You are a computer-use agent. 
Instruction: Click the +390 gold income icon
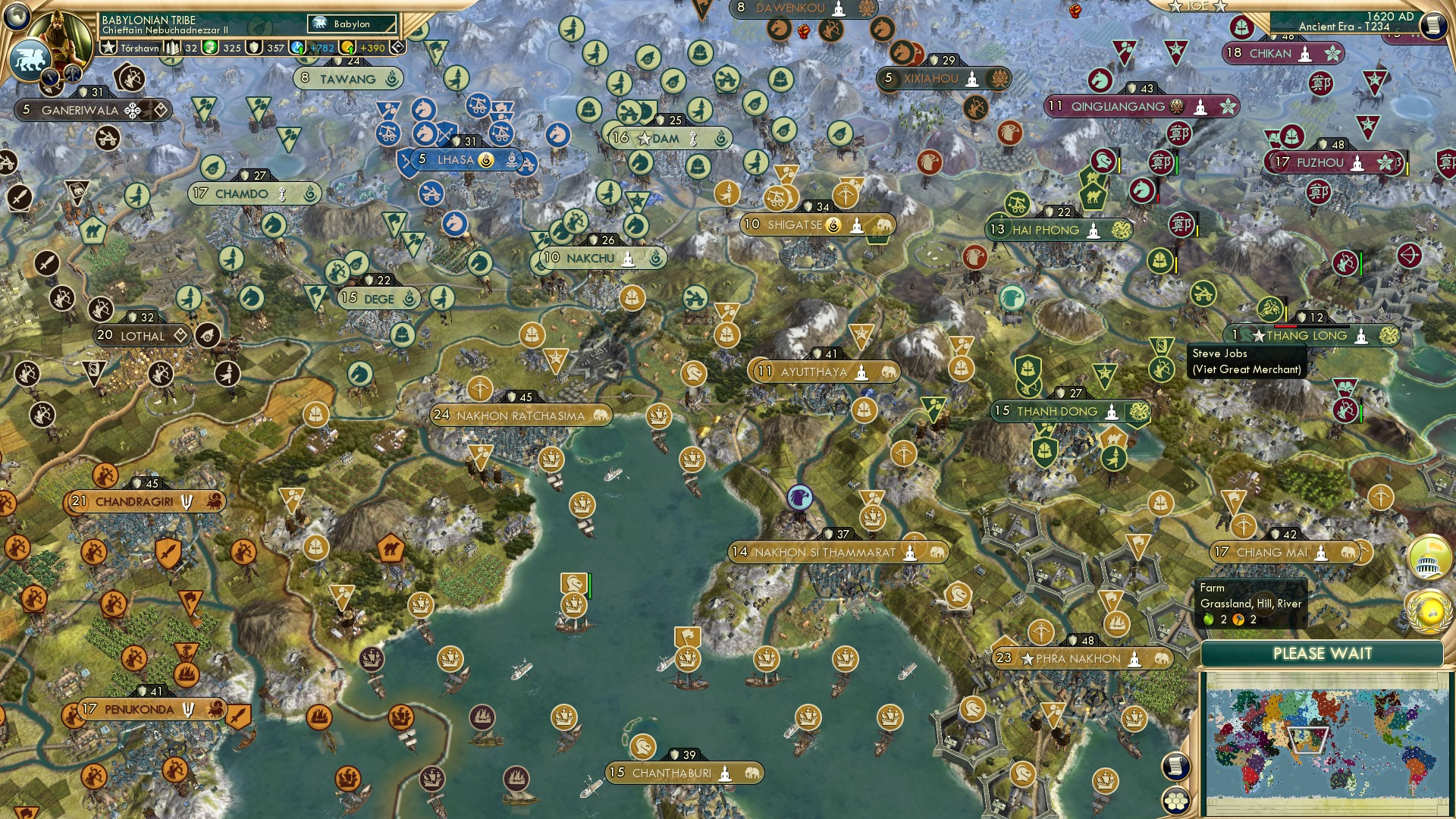(347, 47)
